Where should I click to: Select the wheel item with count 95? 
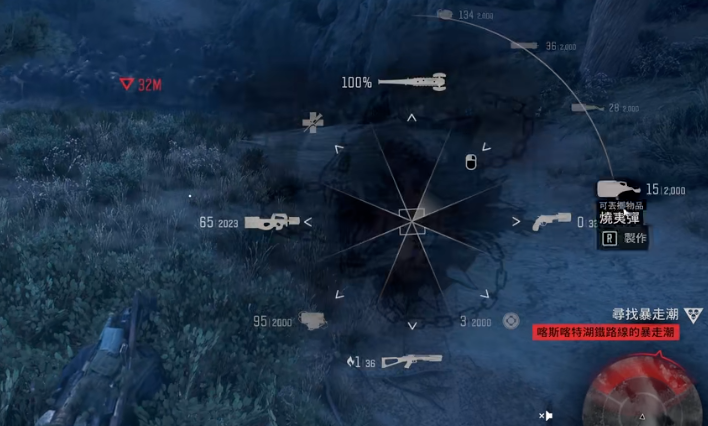[313, 320]
